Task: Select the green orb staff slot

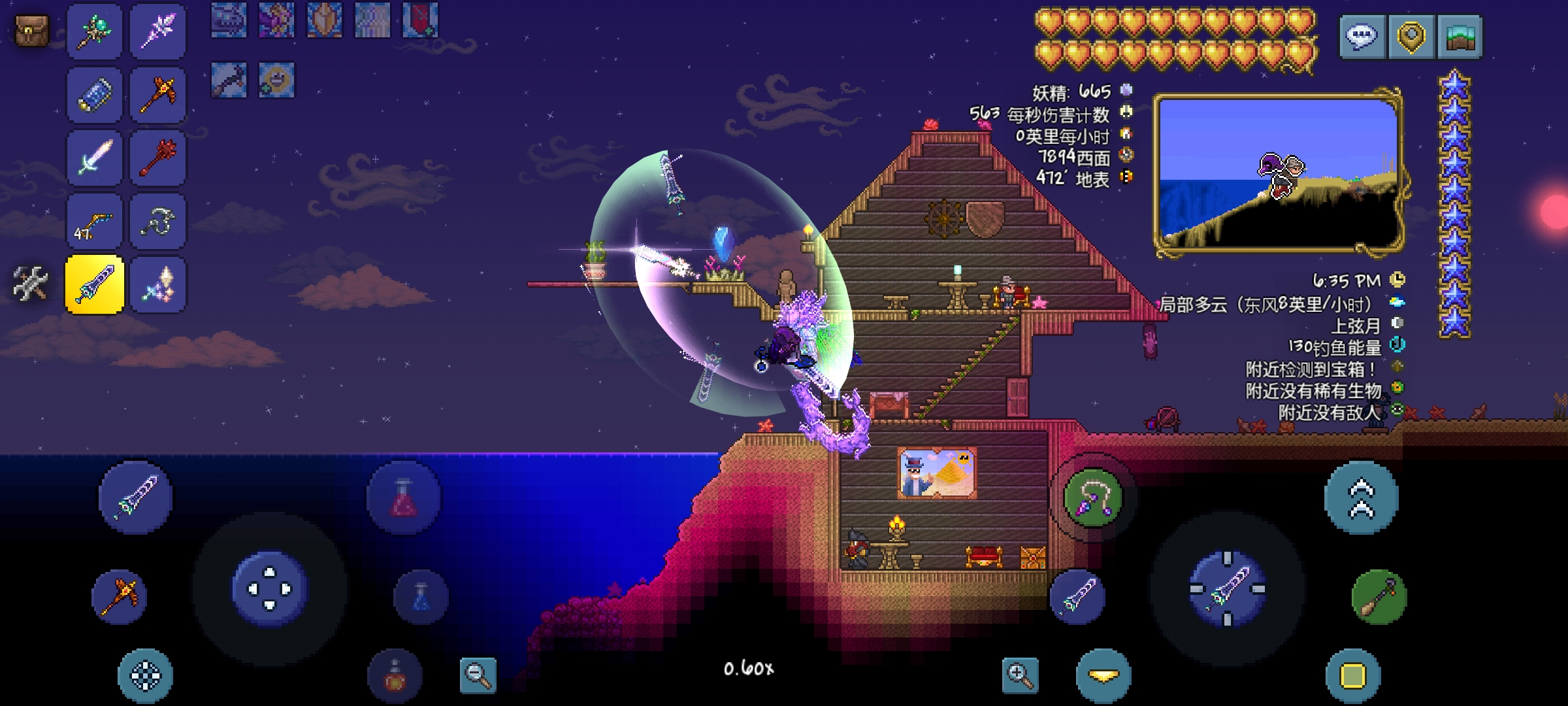Action: 94,31
